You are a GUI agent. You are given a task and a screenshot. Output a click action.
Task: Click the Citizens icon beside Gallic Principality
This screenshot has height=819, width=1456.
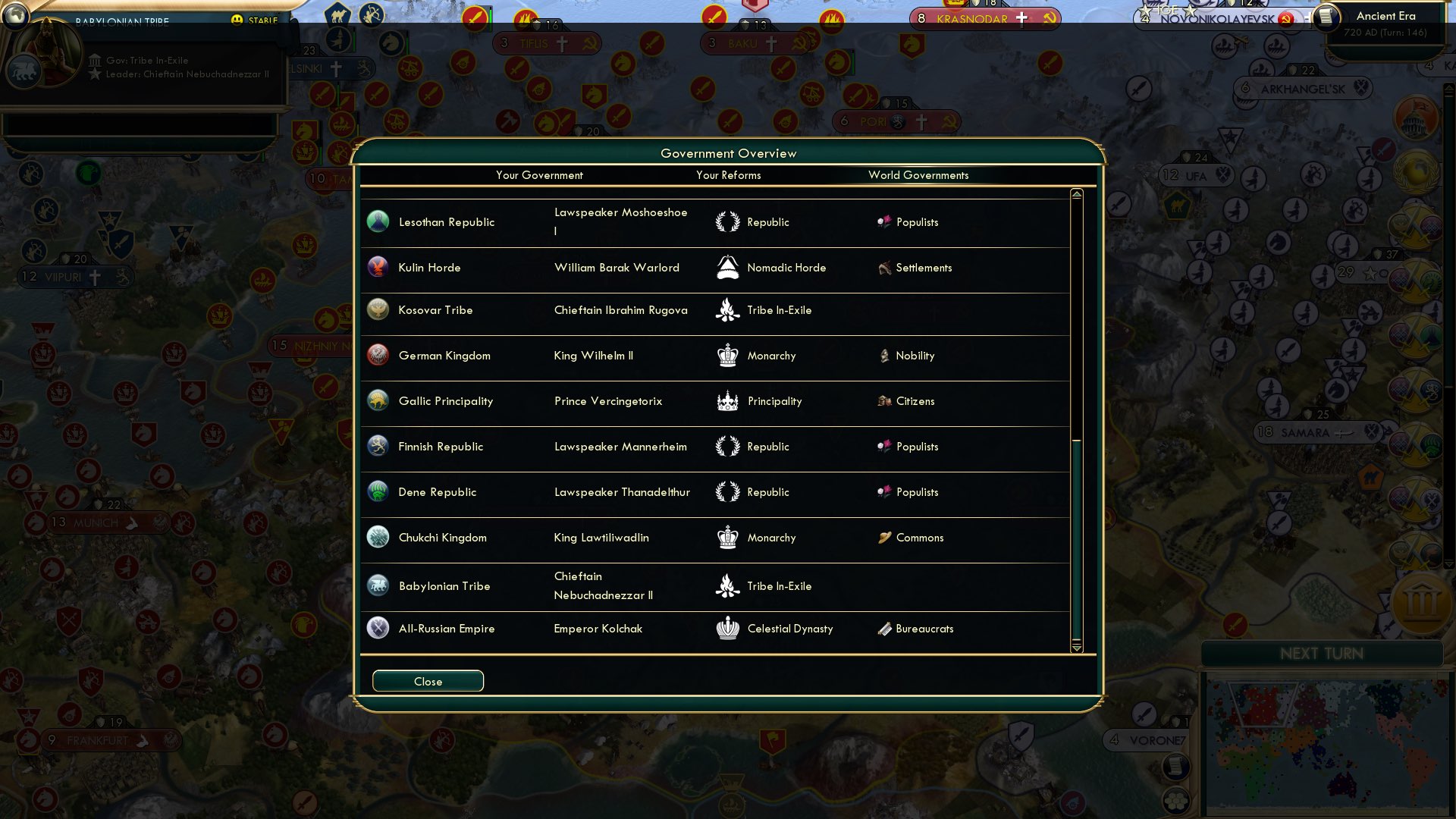(884, 400)
